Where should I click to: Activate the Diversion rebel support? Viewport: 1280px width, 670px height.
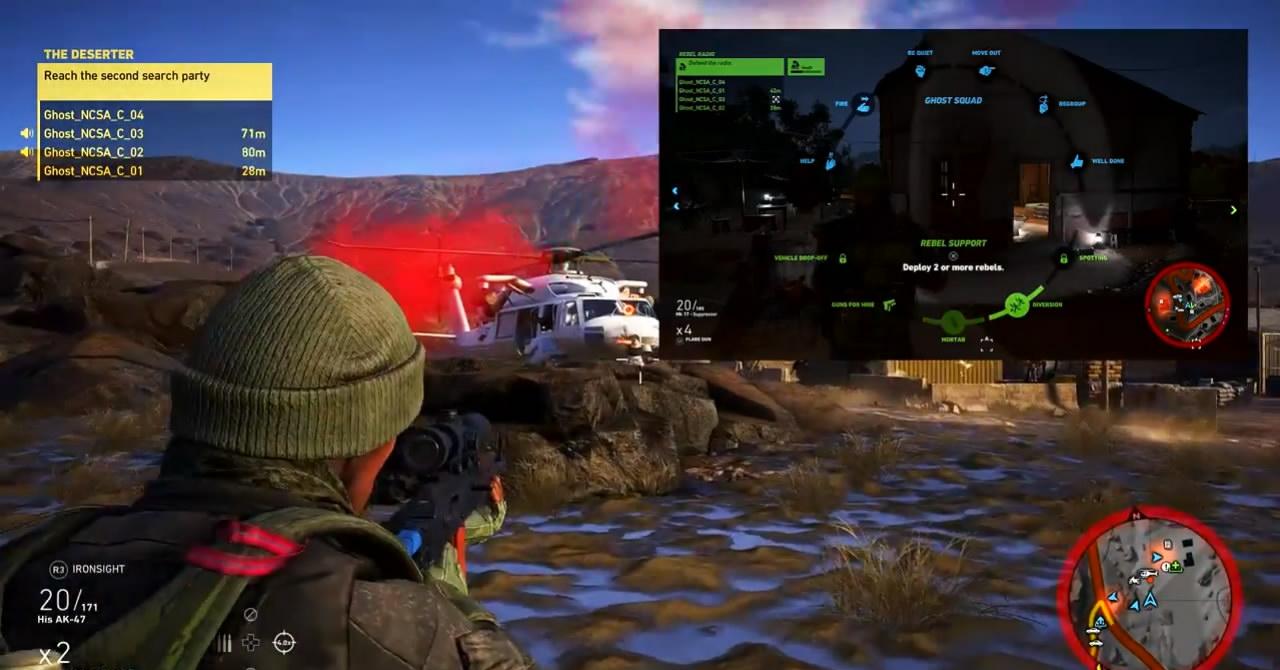[x=1017, y=304]
